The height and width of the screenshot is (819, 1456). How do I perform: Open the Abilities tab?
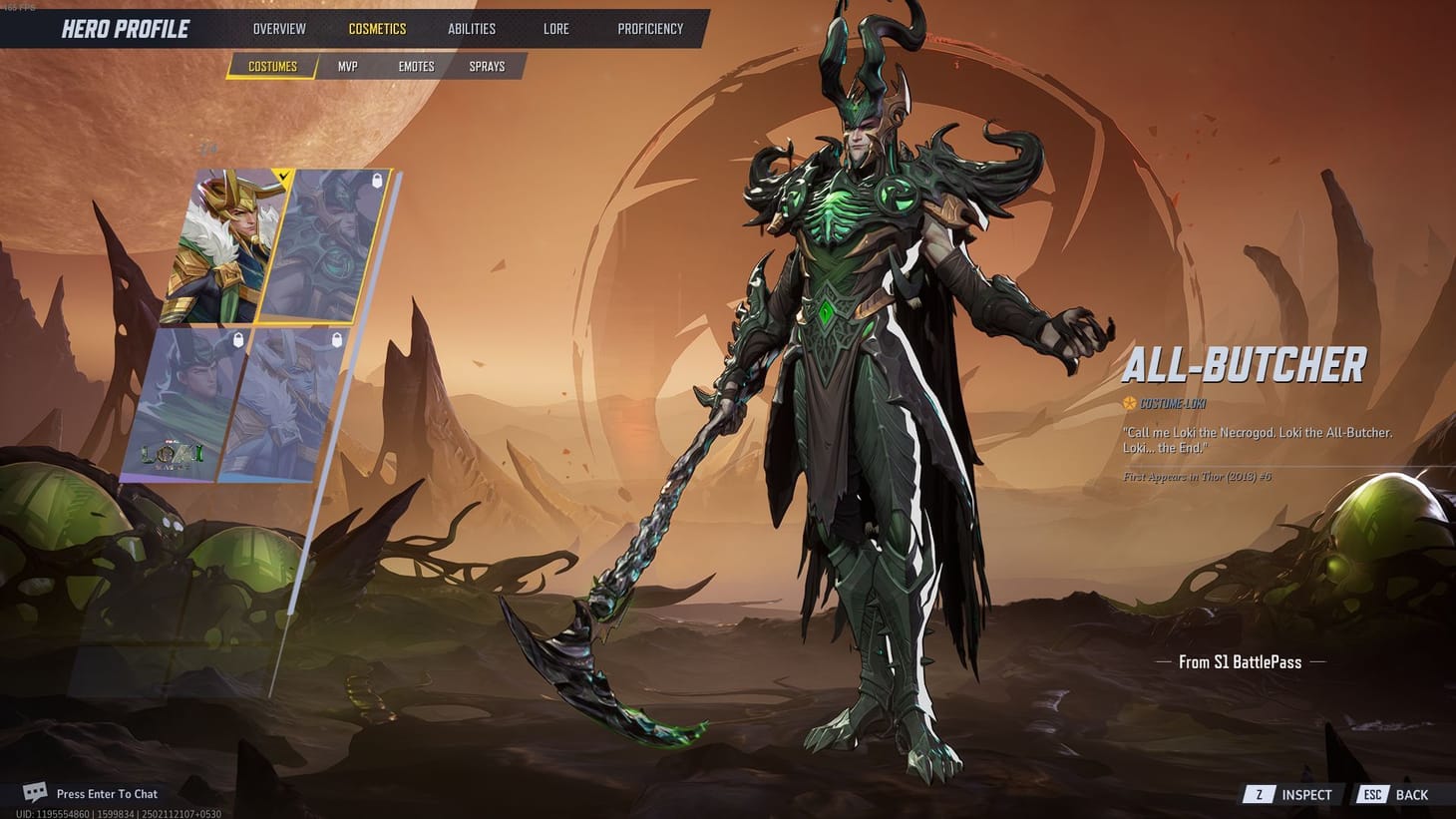pyautogui.click(x=471, y=28)
